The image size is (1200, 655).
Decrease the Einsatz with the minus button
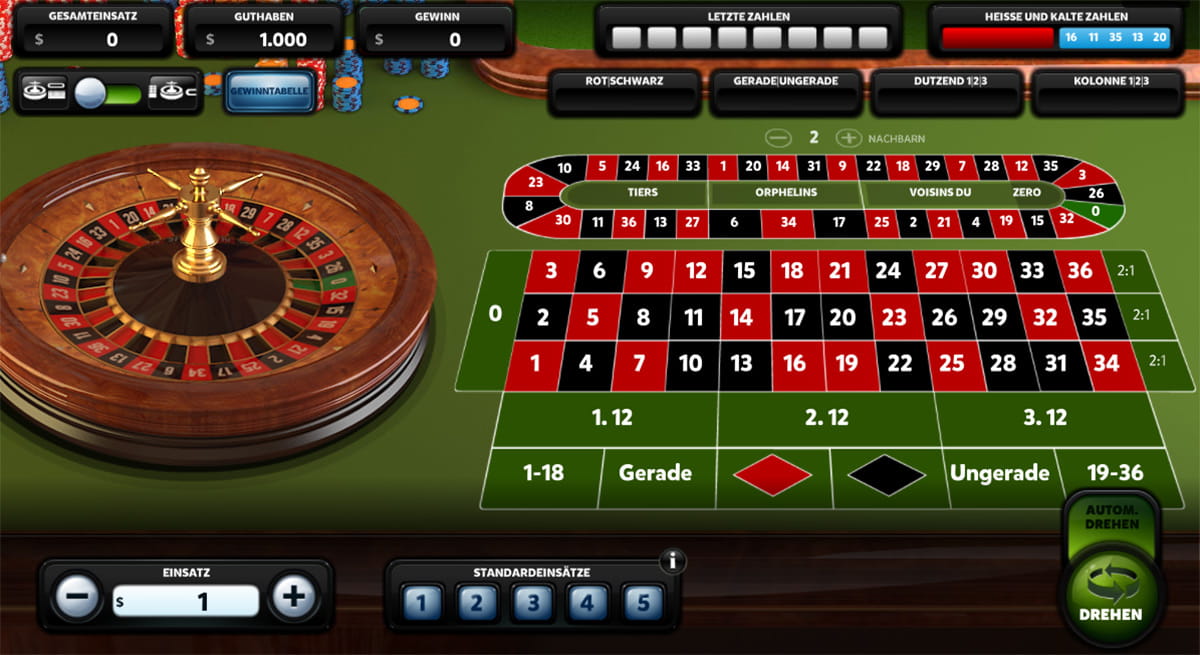77,598
